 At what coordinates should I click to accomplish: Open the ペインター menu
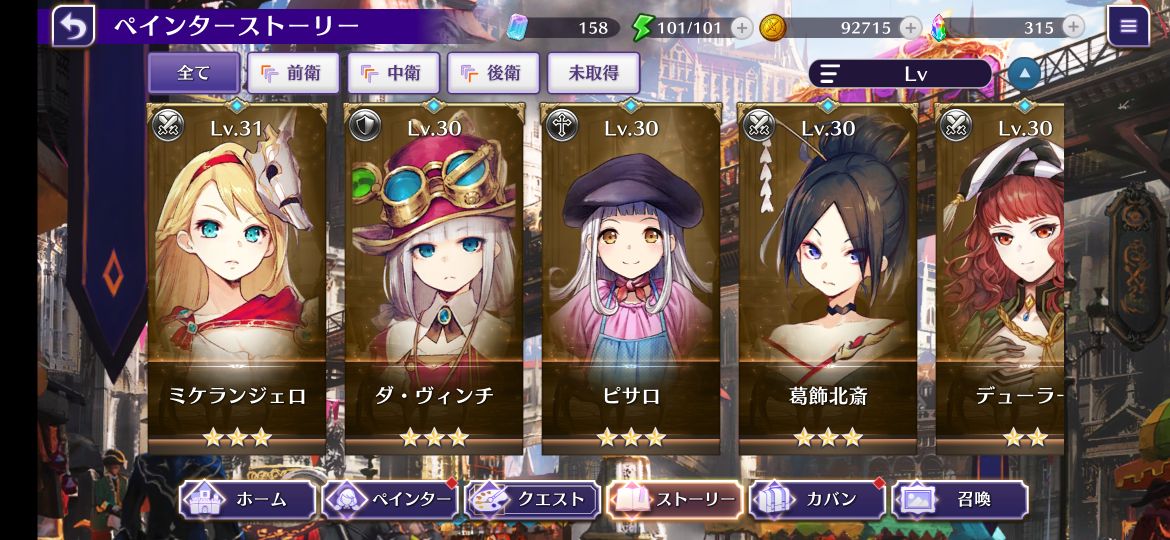pyautogui.click(x=391, y=499)
